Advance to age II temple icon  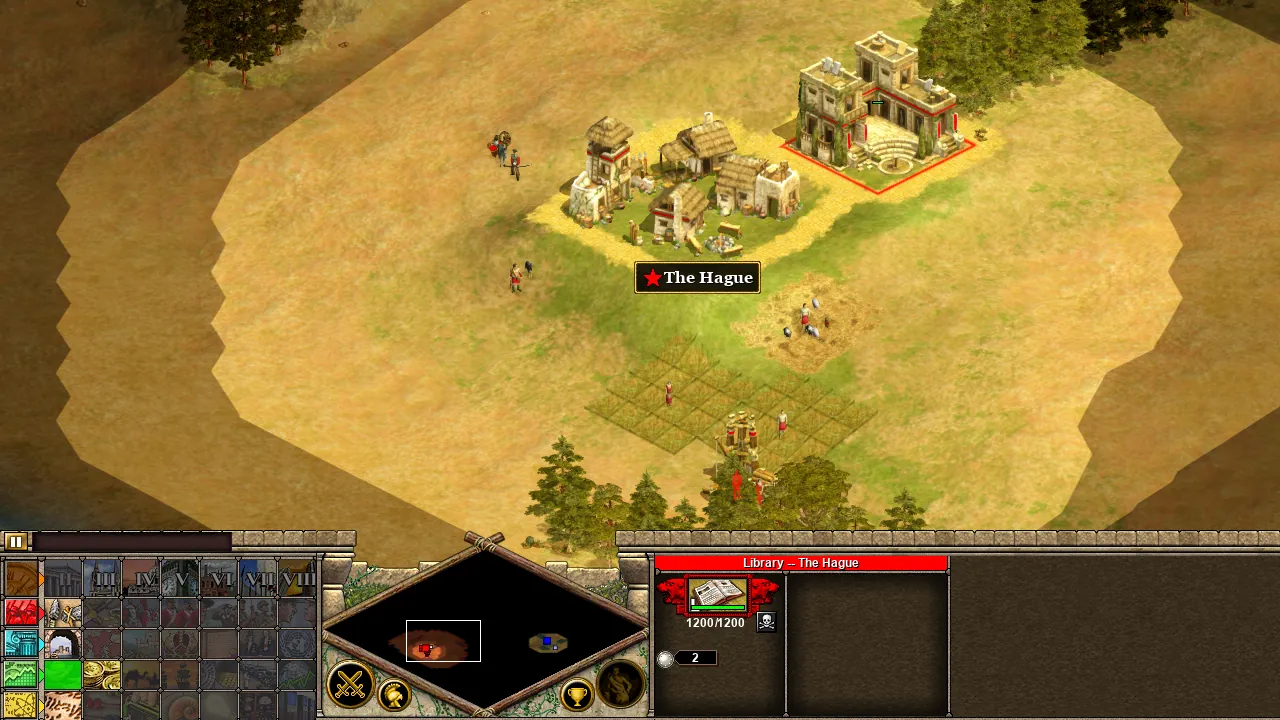click(61, 579)
